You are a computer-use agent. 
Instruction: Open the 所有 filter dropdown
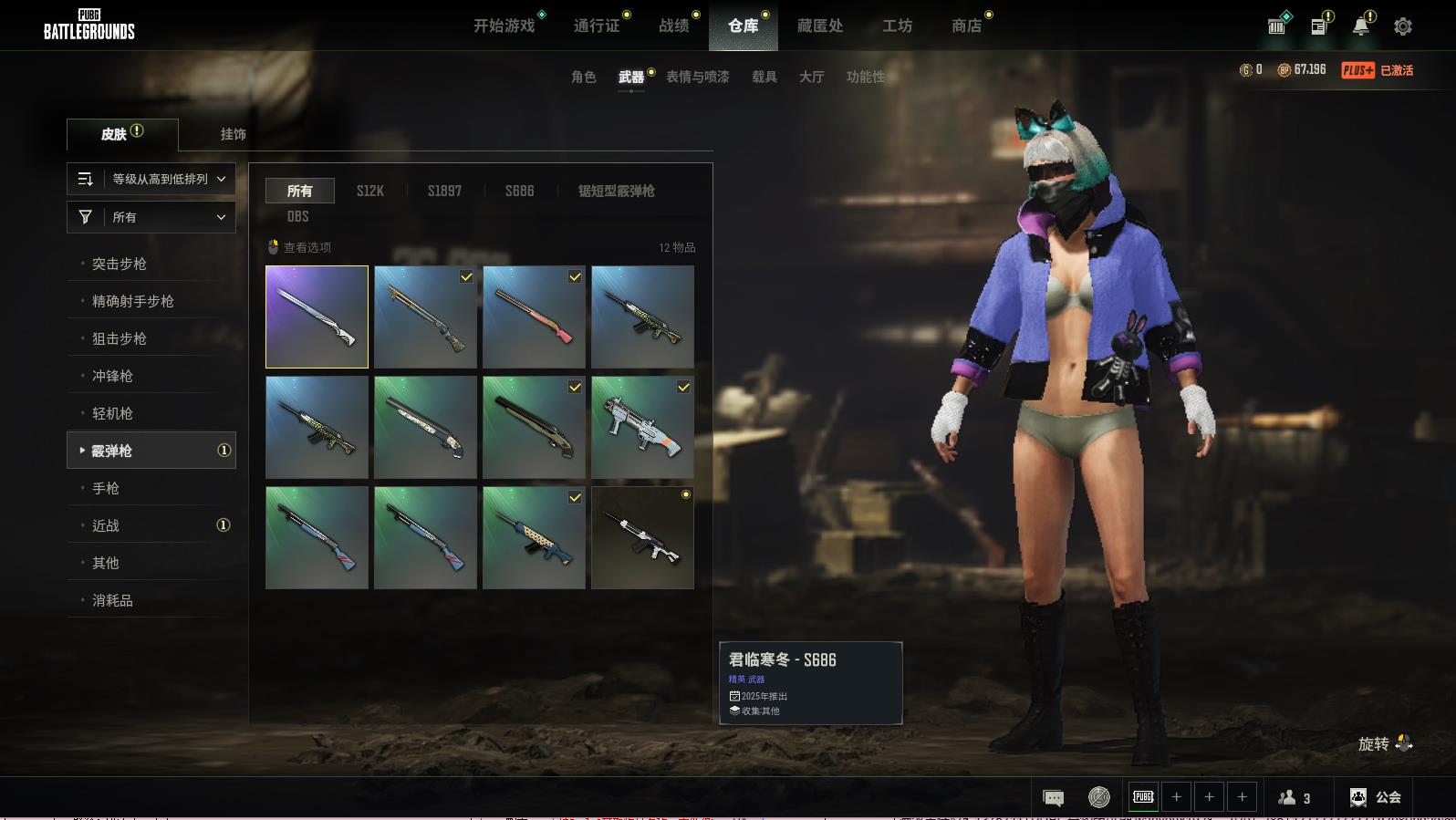coord(151,217)
